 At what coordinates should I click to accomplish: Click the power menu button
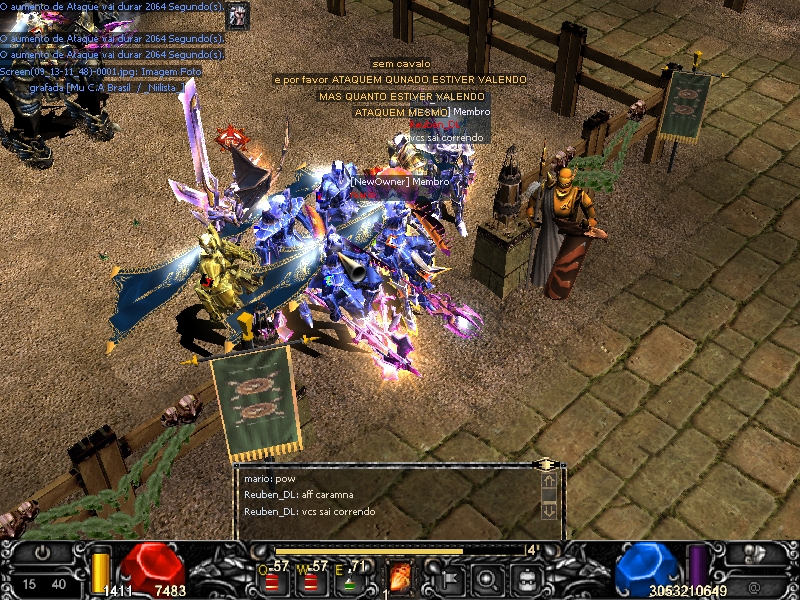tap(43, 552)
